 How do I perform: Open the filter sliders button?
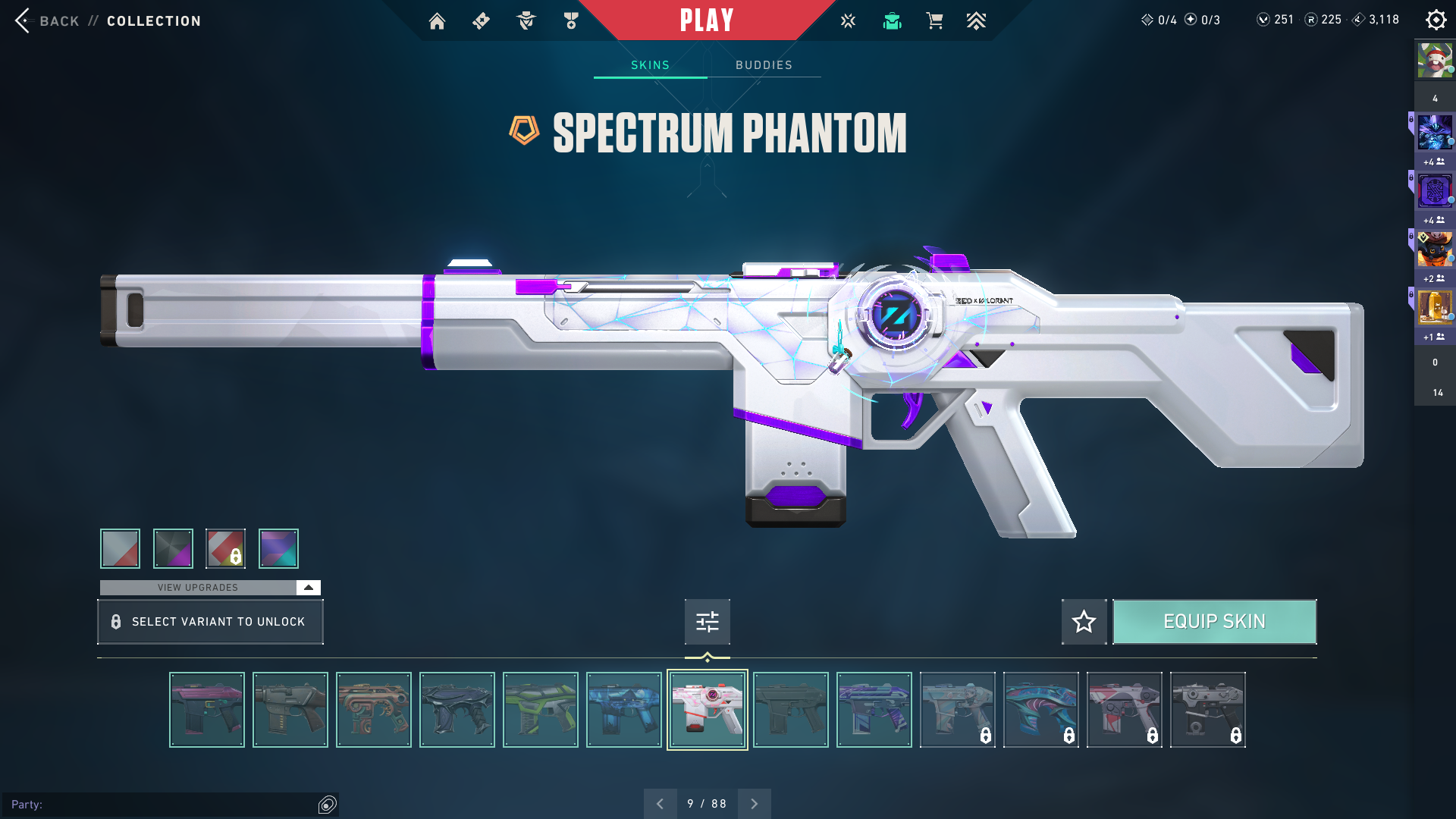click(x=707, y=622)
